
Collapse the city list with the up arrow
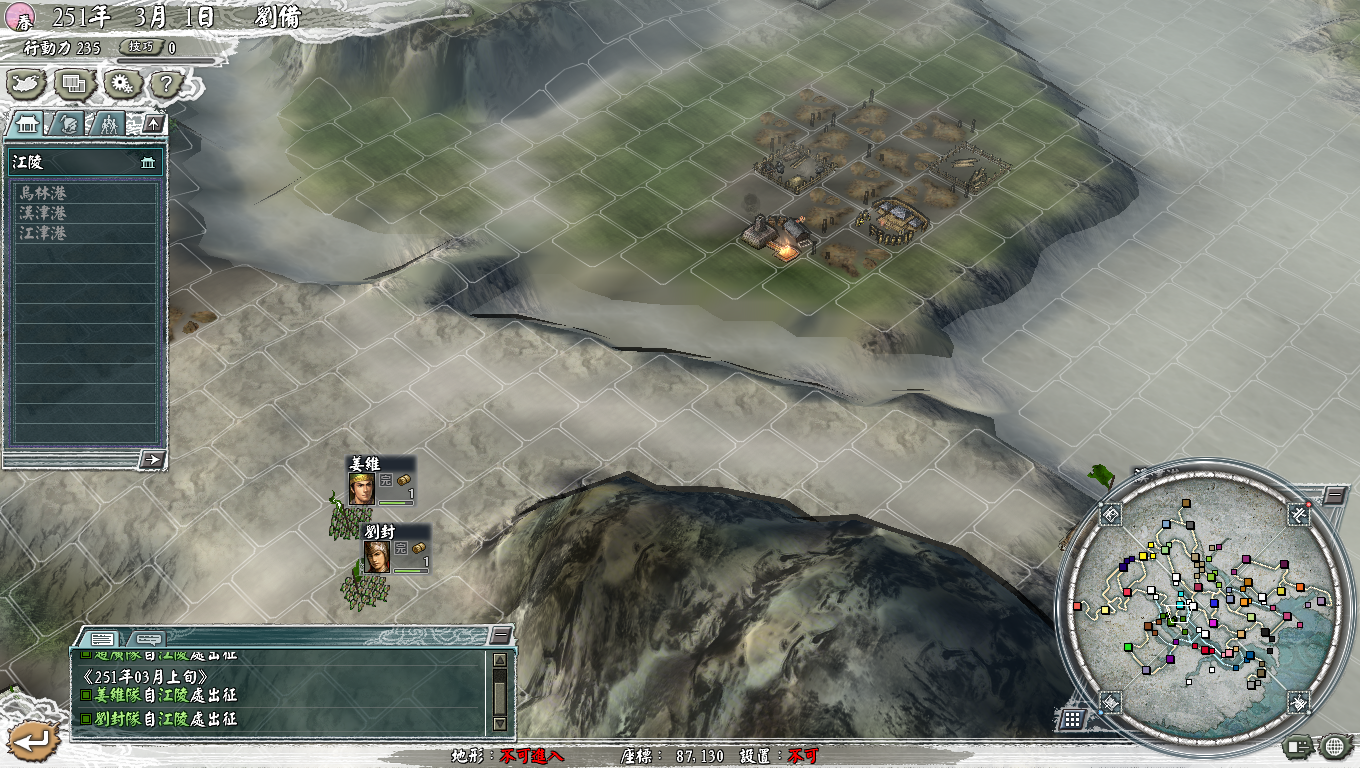click(x=153, y=124)
